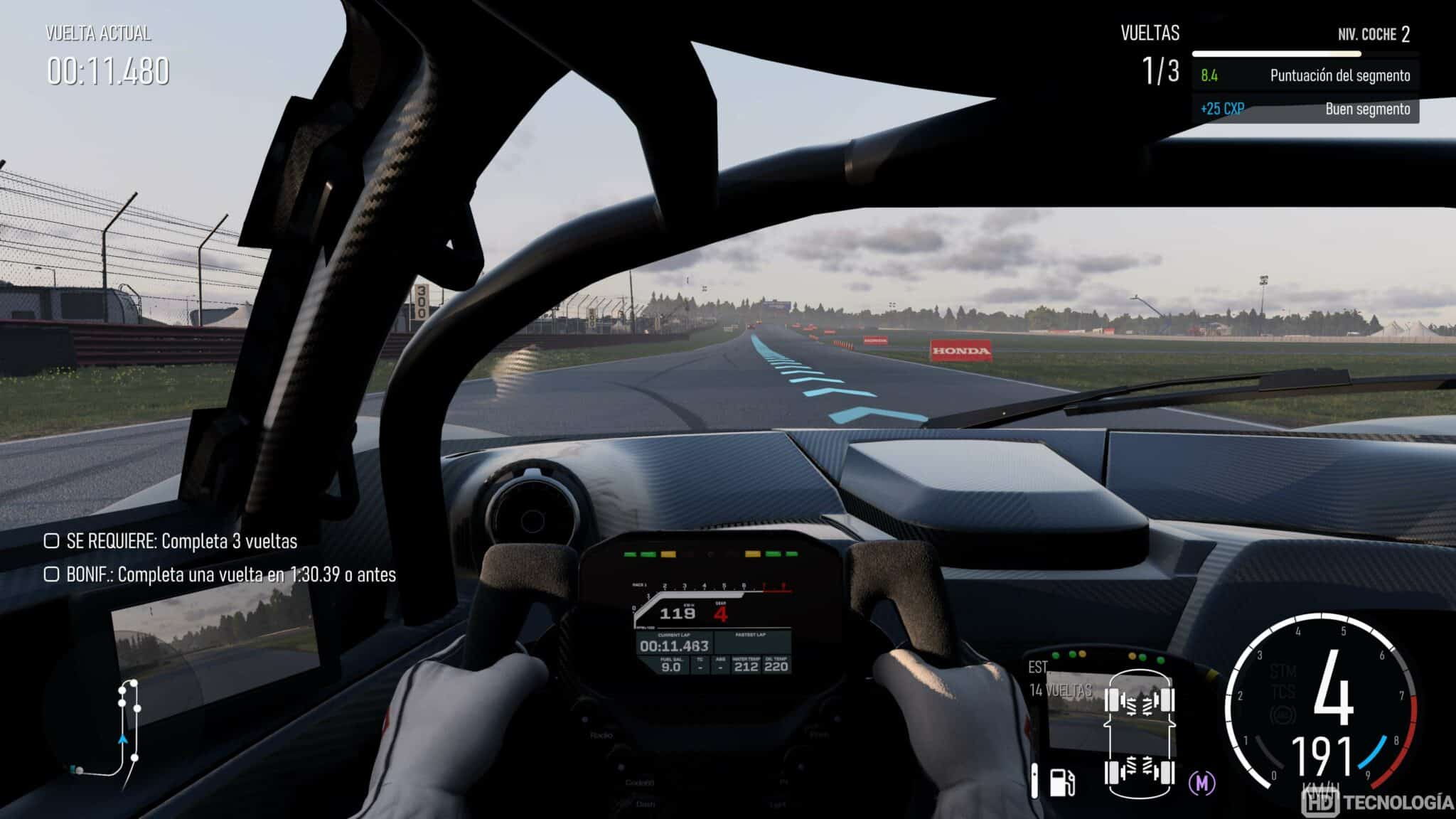Viewport: 1456px width, 819px height.
Task: Select the fuel pump icon near the tire display
Action: click(x=1062, y=782)
